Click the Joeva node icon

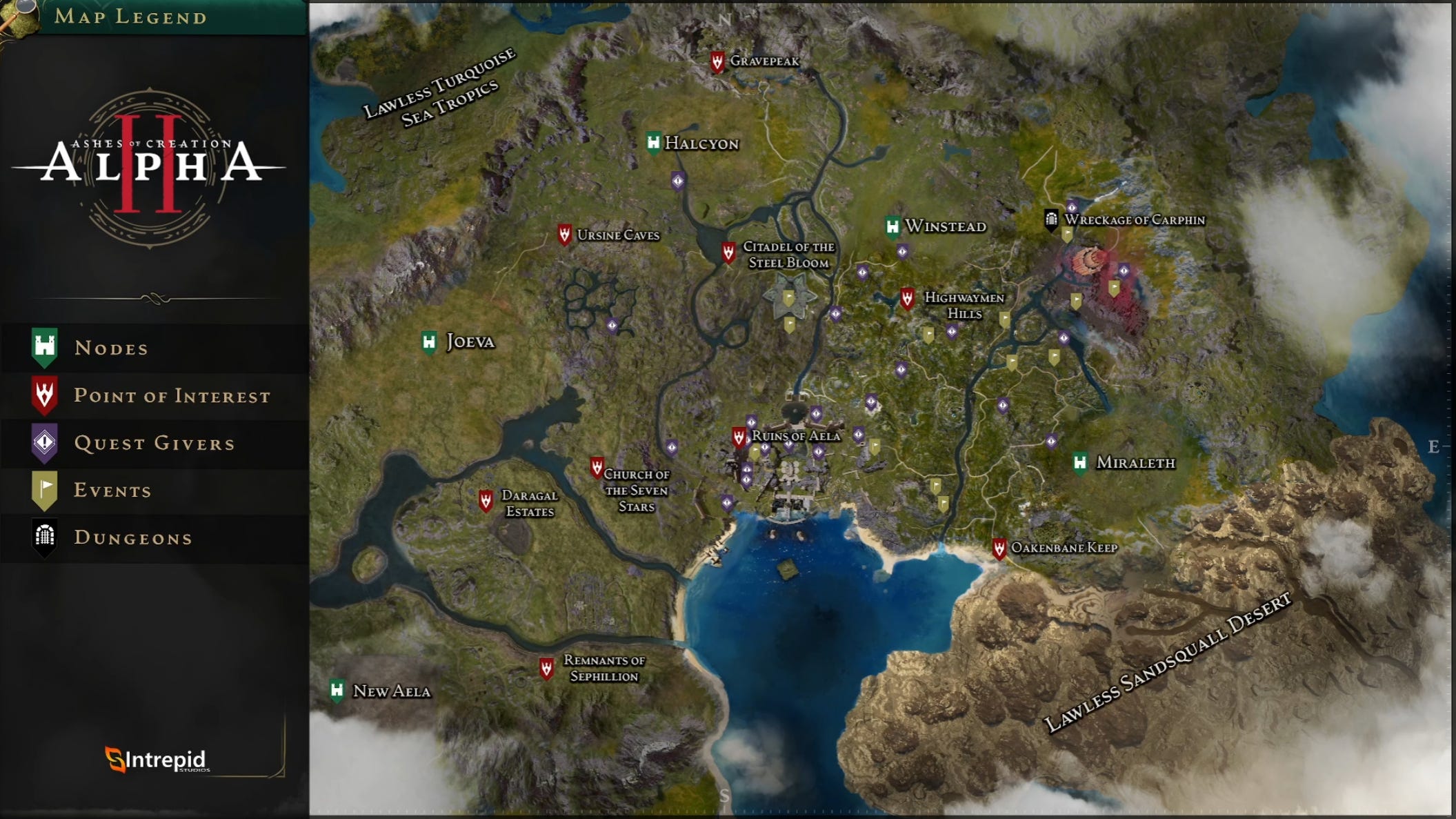428,340
